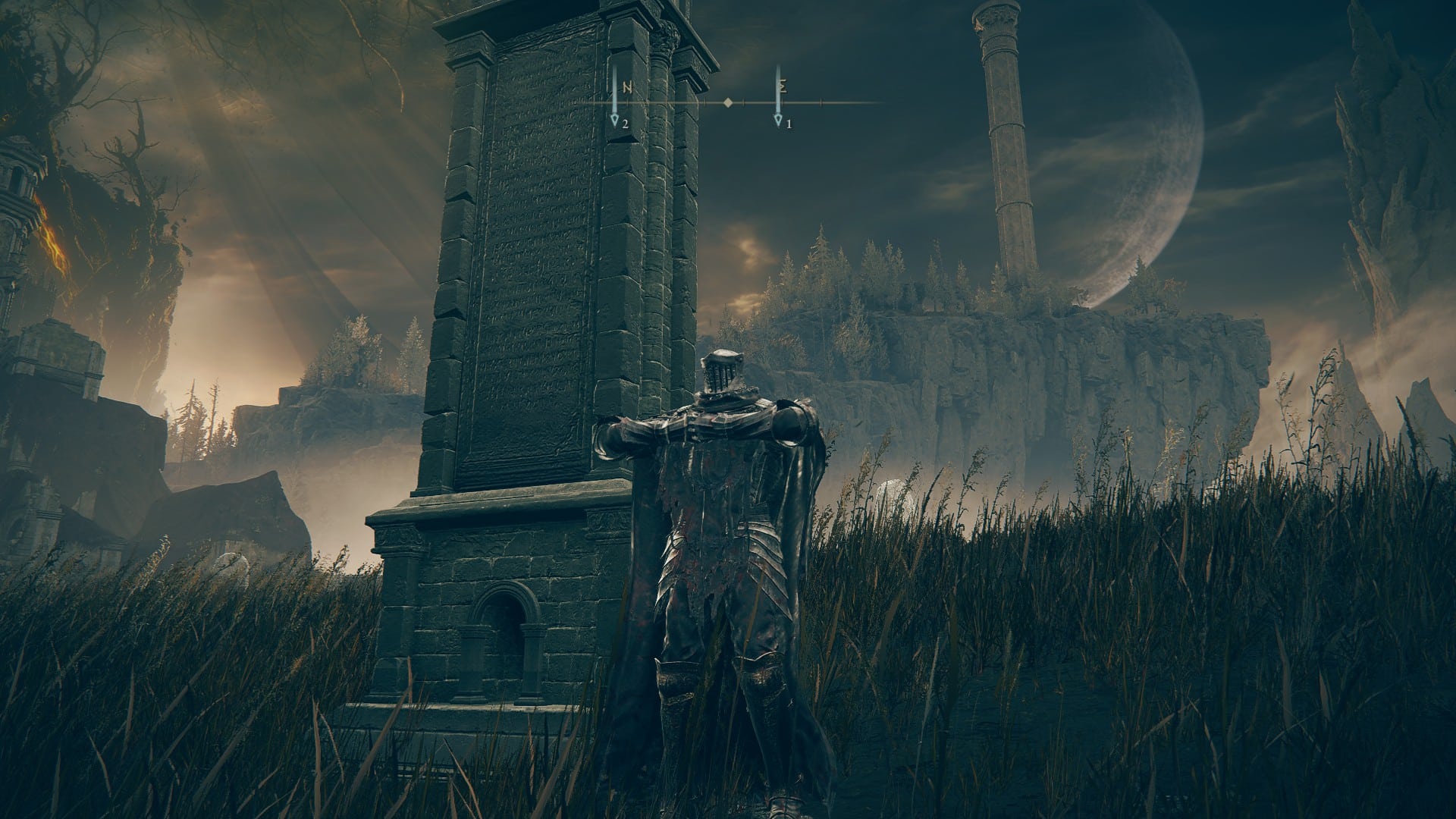
Task: Choose the East letter on the compass
Action: tap(783, 86)
